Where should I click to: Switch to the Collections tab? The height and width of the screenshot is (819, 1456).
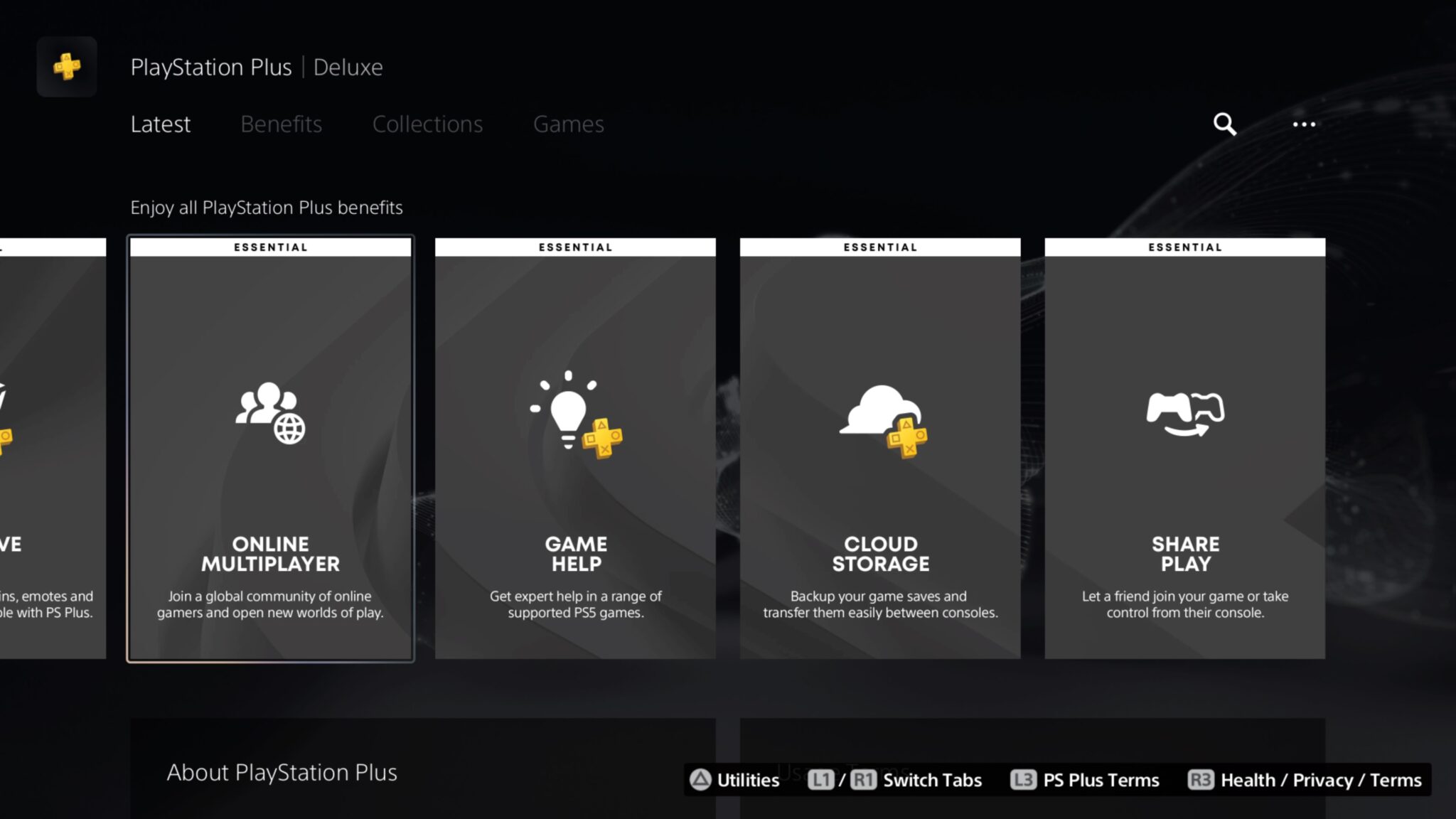tap(428, 124)
